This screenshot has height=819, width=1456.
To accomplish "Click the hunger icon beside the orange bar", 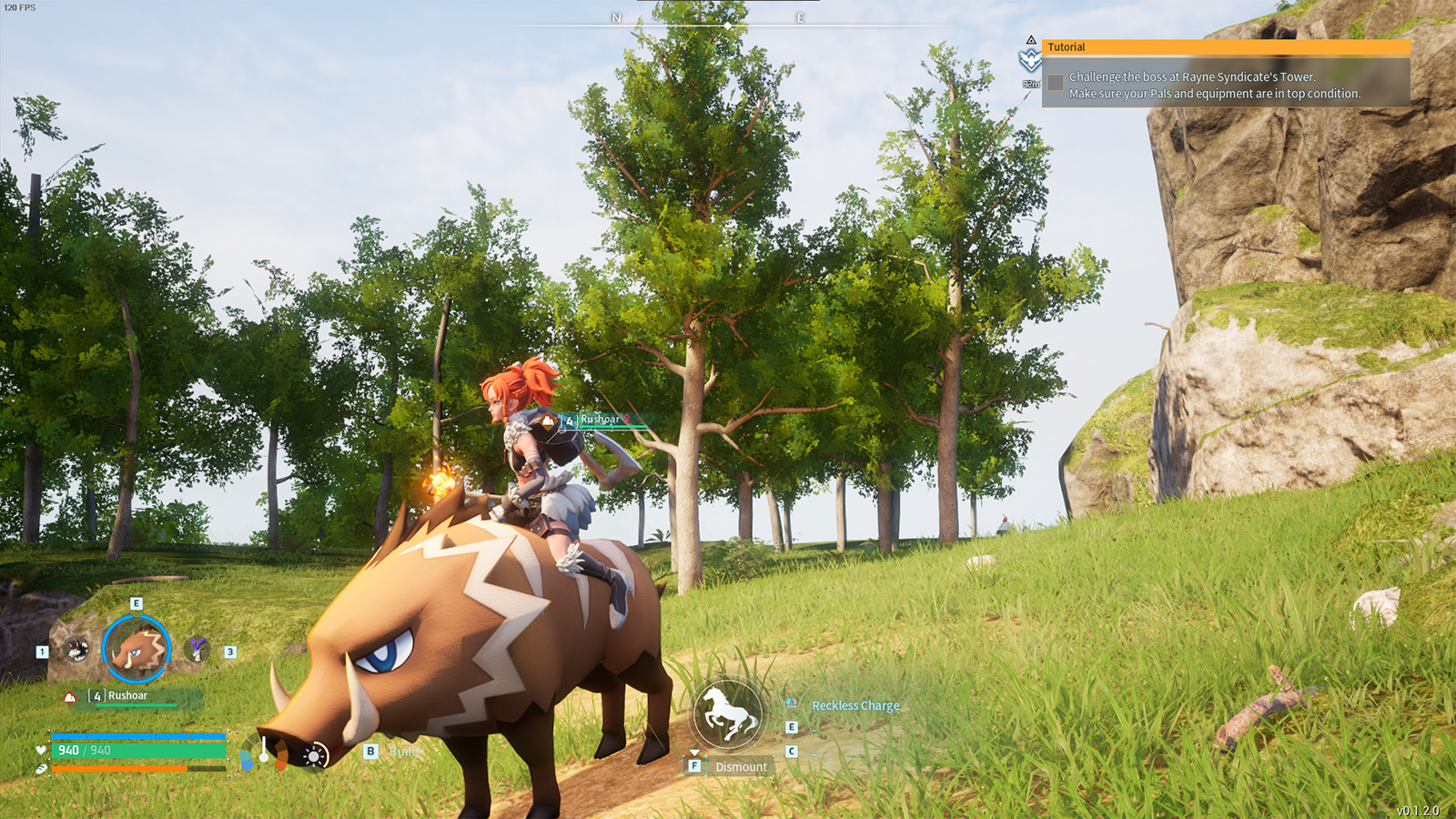I will point(42,768).
